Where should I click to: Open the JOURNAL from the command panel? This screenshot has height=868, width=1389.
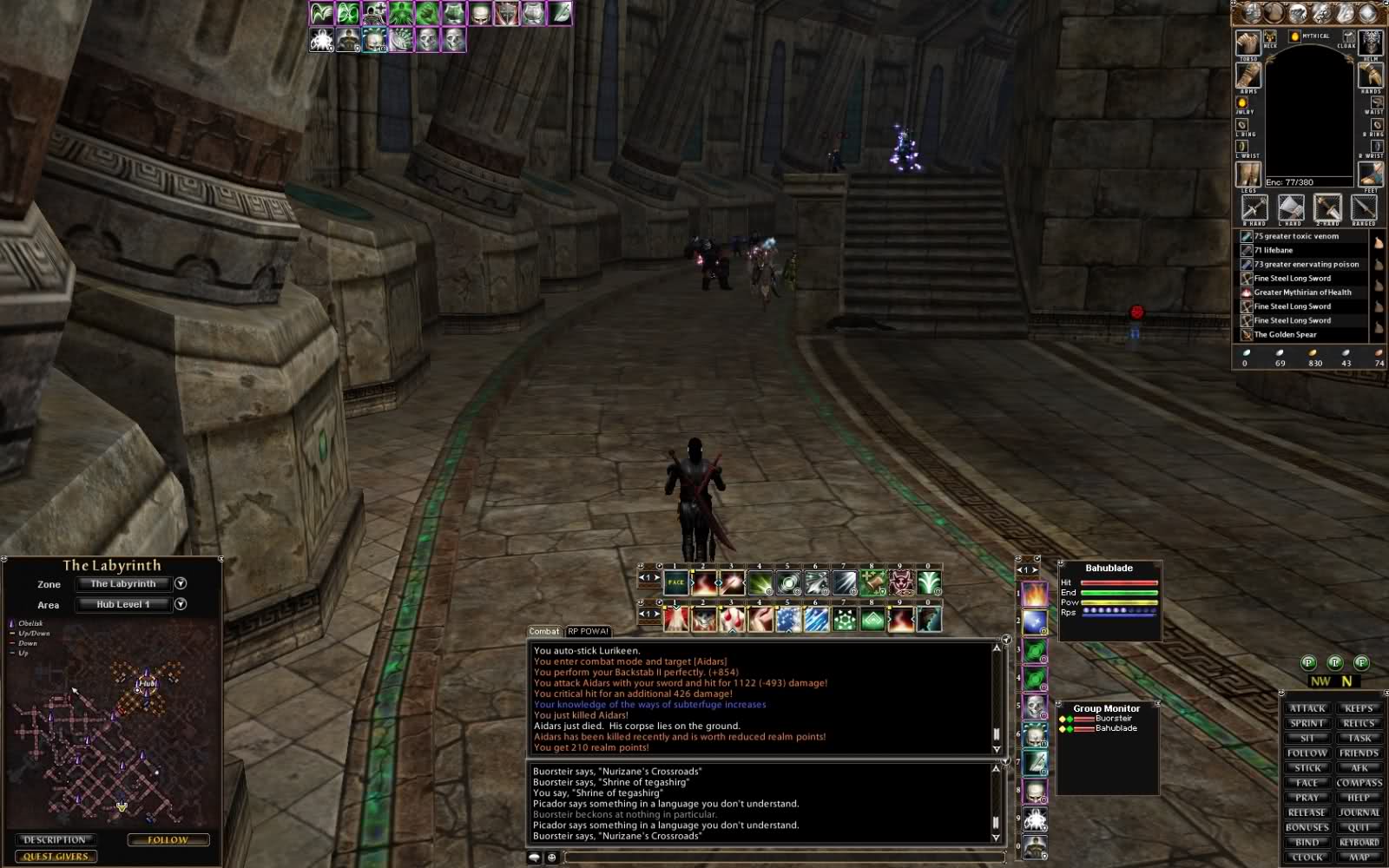pos(1359,812)
